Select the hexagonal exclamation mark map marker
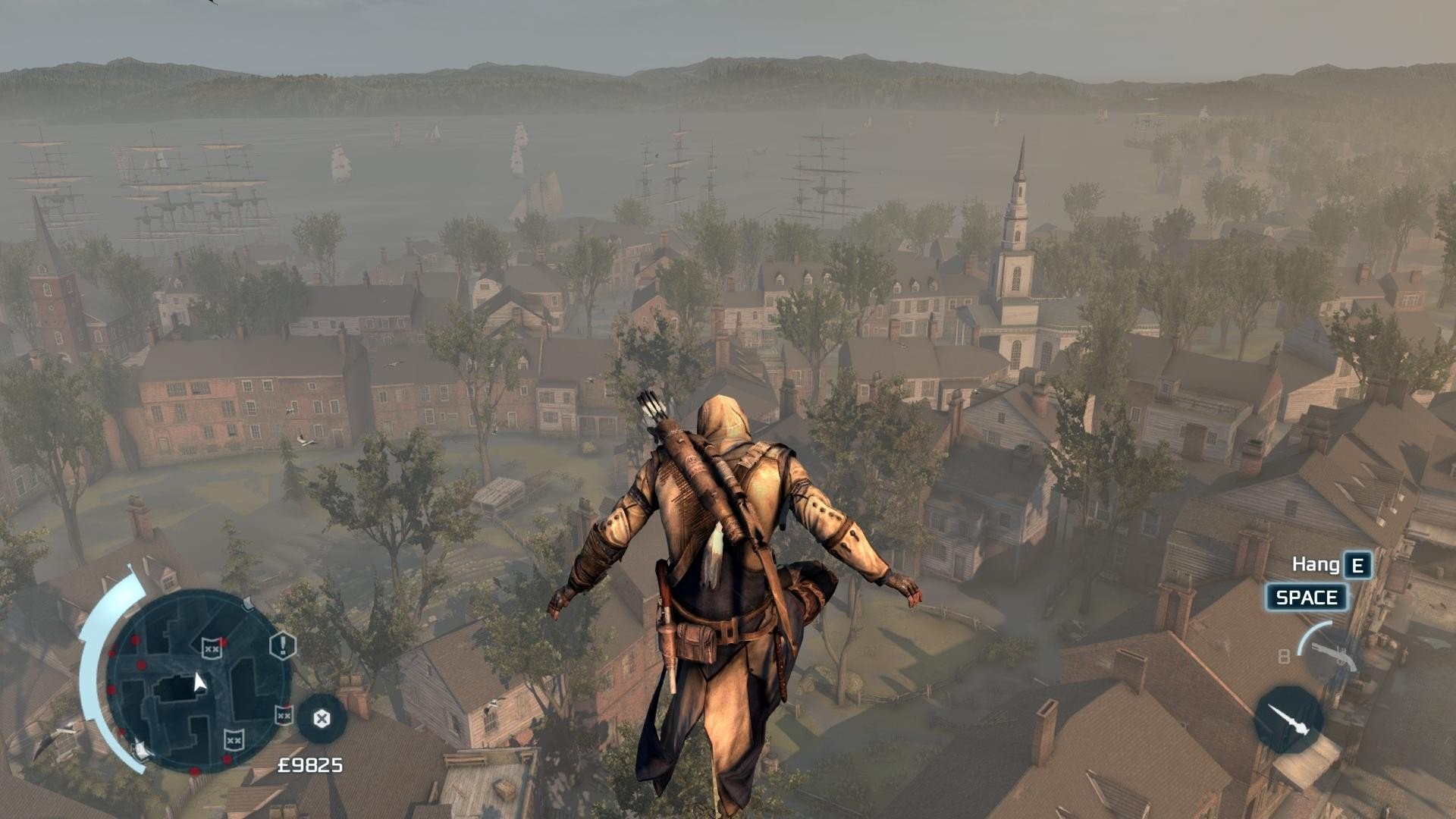 (x=283, y=646)
